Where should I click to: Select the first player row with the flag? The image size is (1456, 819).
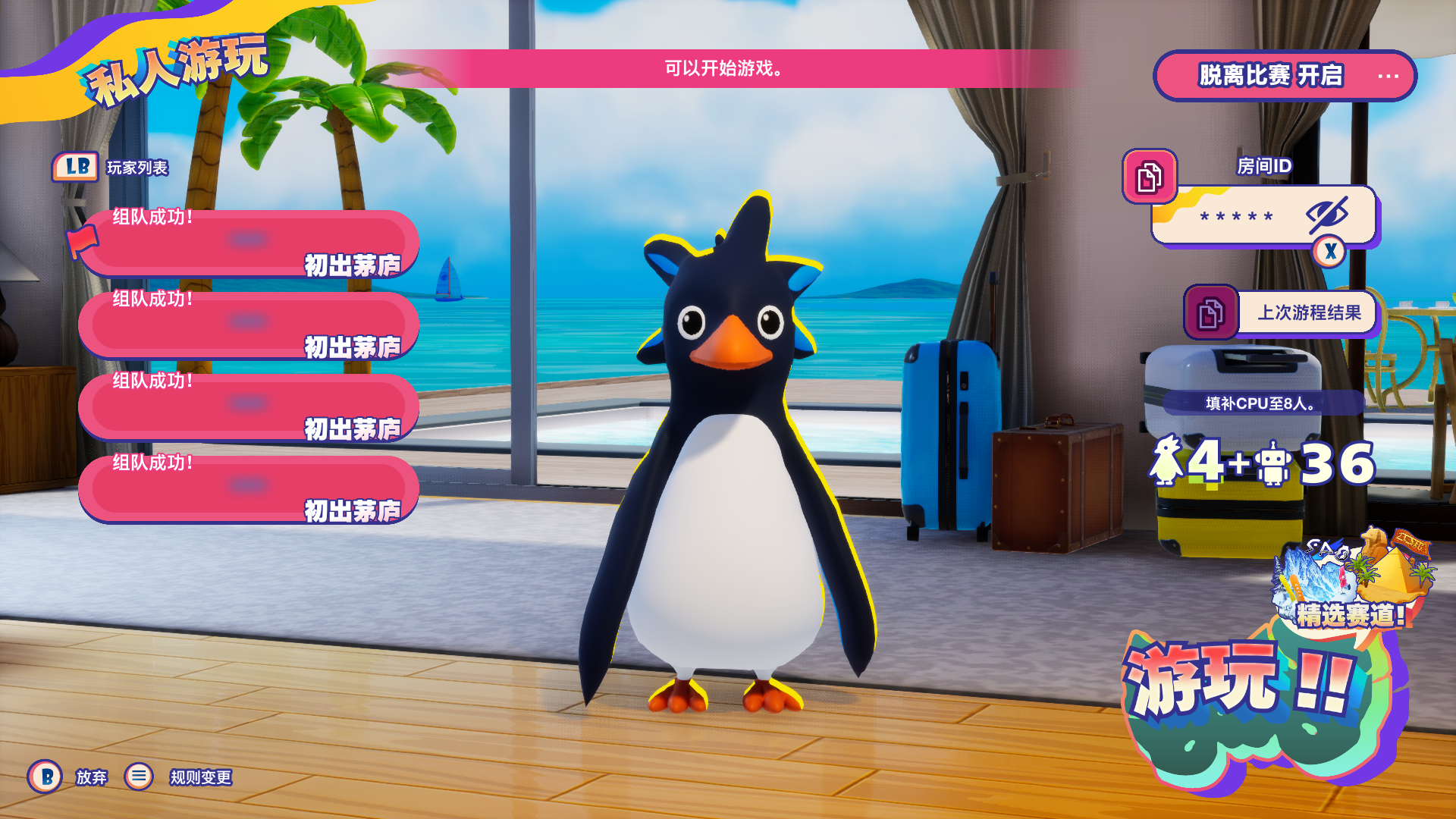(x=249, y=243)
